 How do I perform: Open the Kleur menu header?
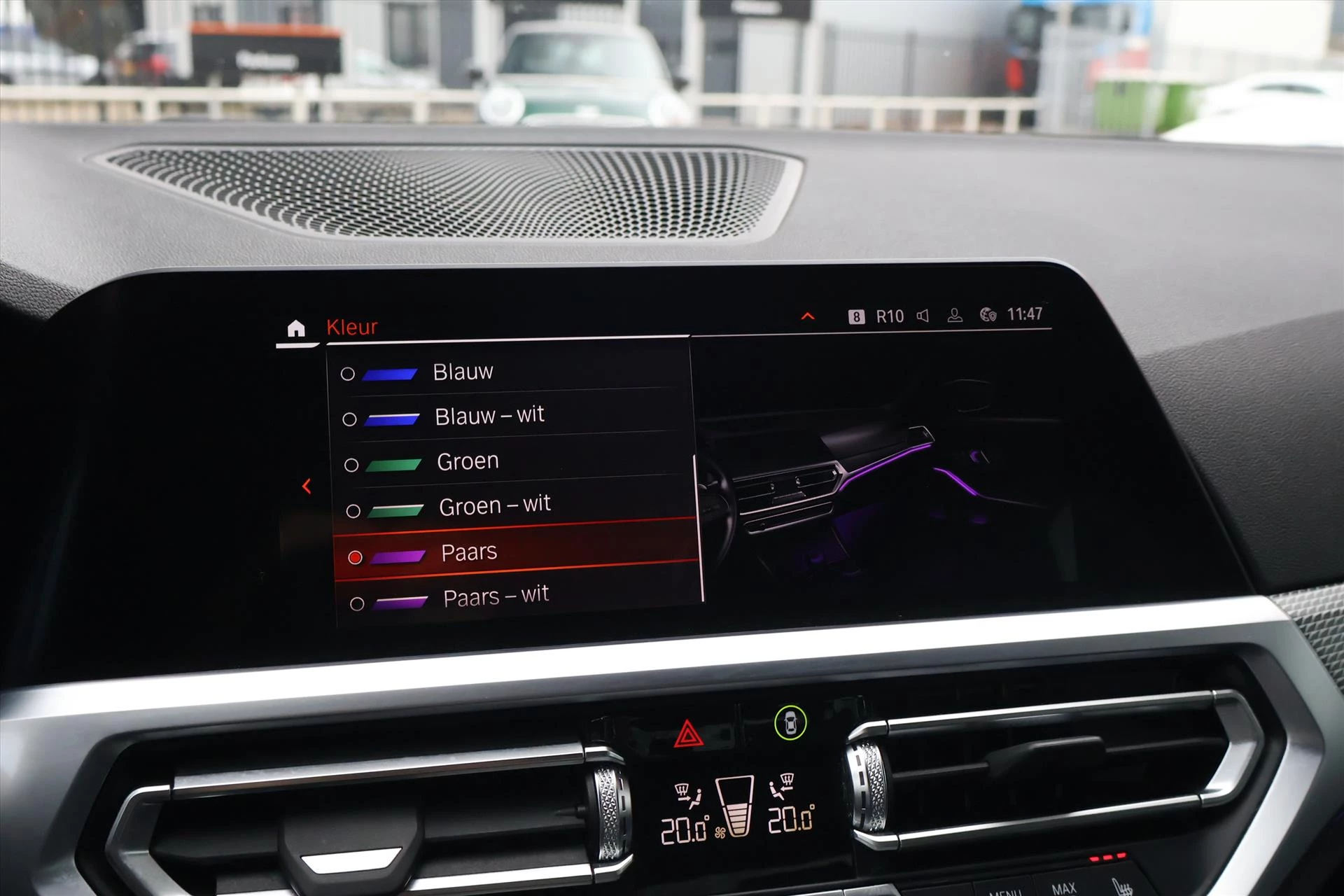(352, 326)
